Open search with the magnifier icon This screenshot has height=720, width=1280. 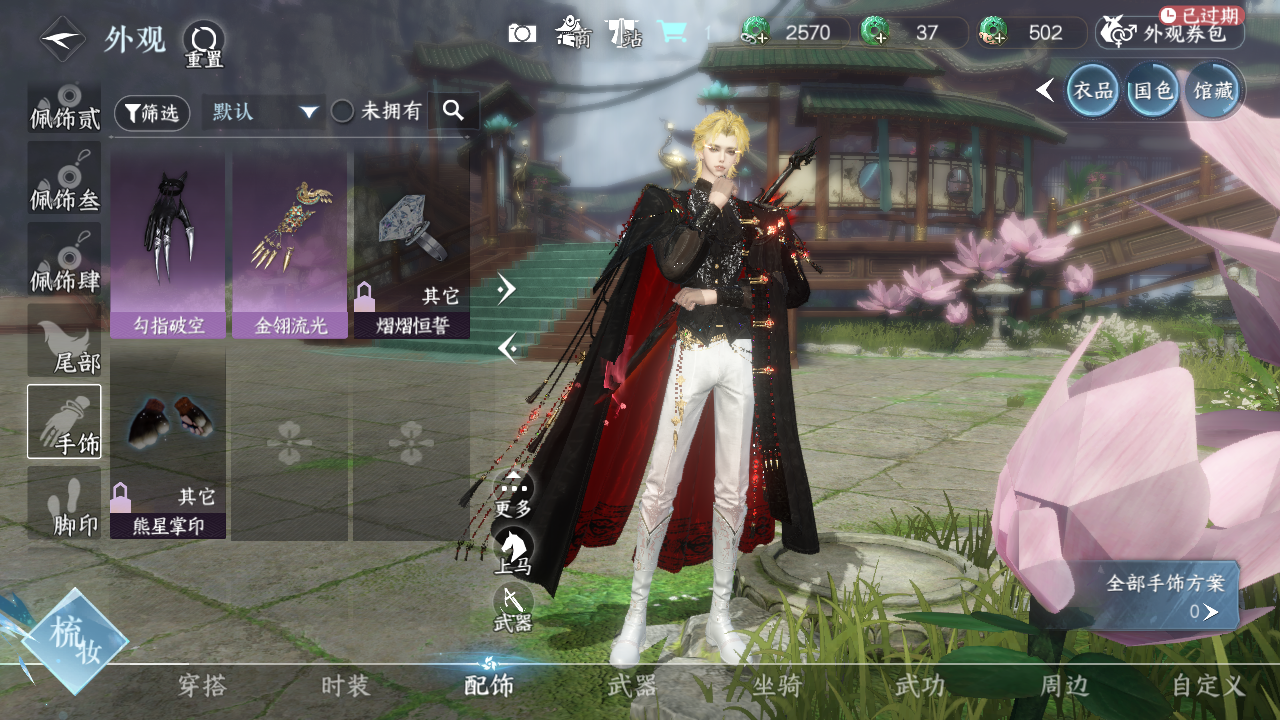coord(453,111)
